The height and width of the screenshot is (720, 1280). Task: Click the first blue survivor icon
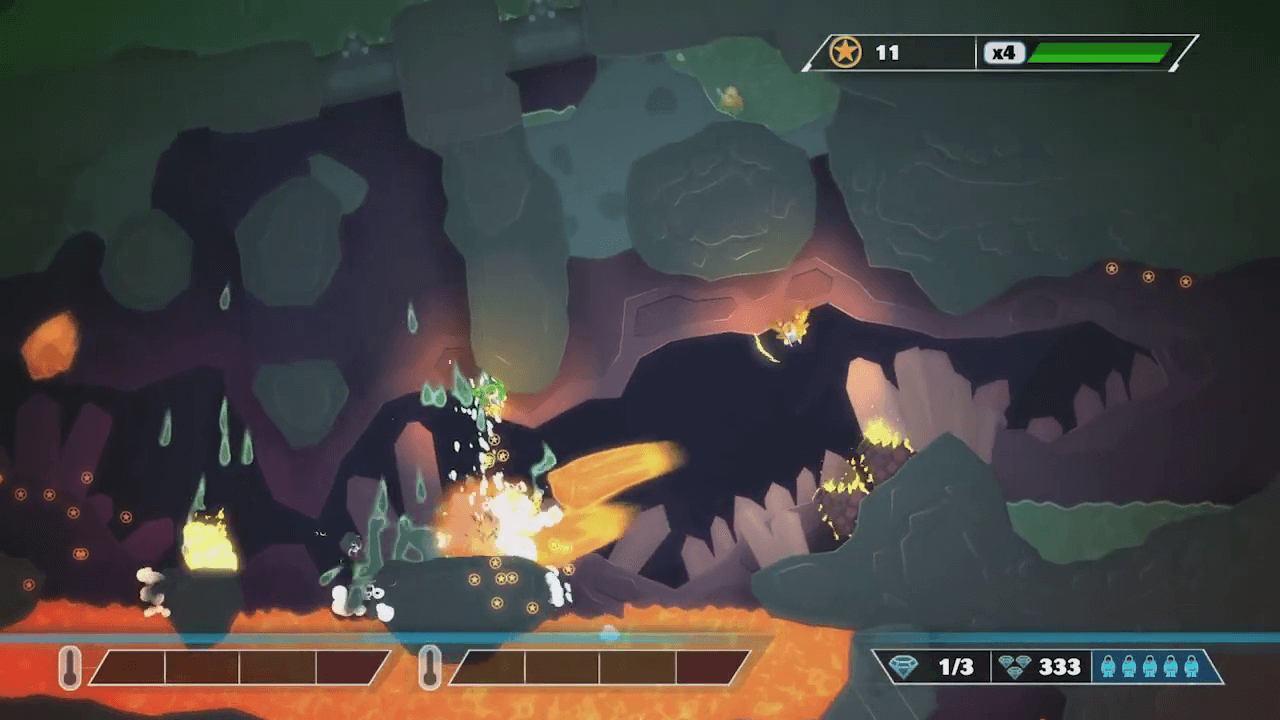[1109, 667]
